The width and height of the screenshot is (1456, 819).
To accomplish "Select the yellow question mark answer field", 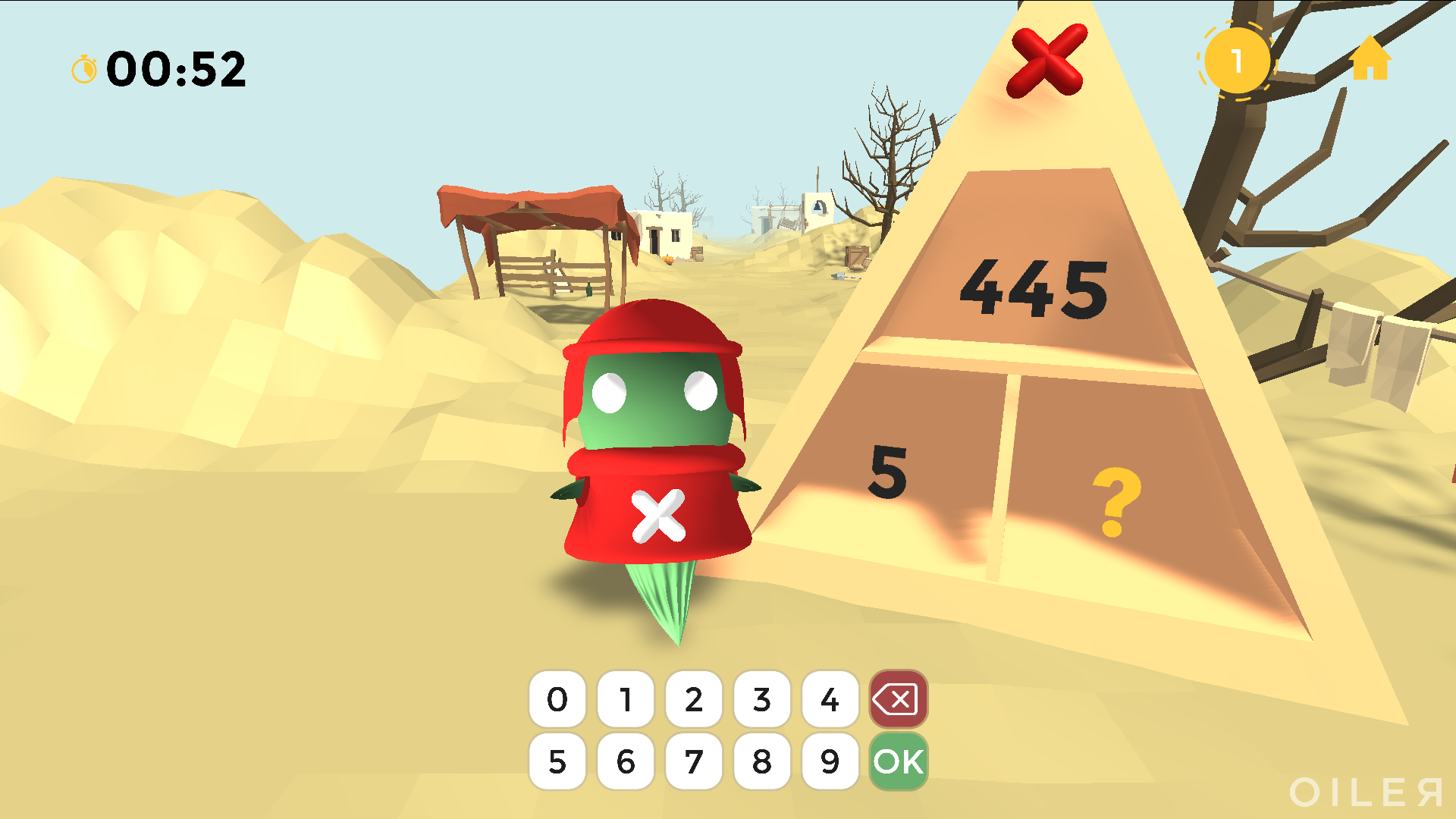I will [1116, 501].
